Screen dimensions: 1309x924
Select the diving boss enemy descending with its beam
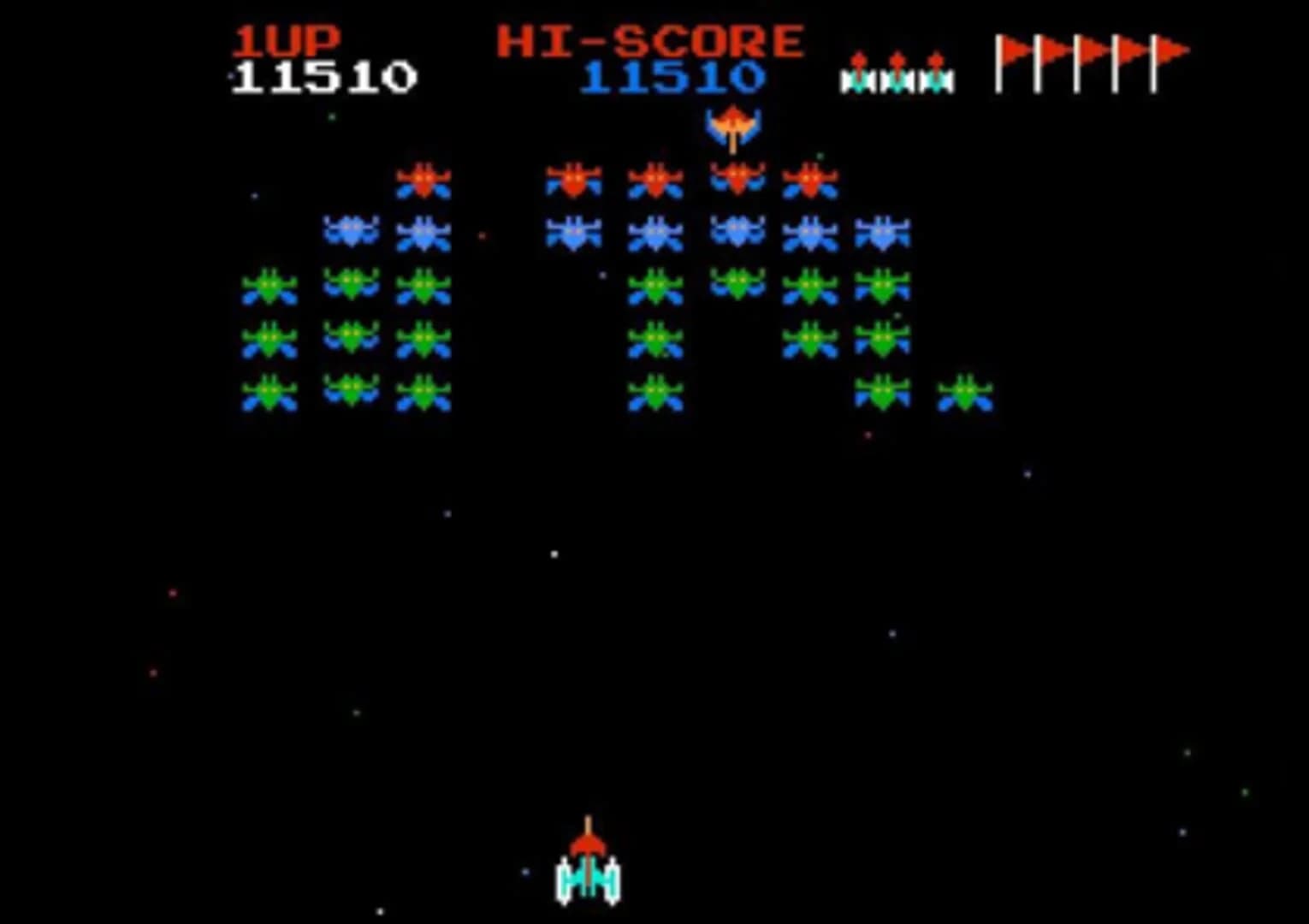(x=734, y=124)
